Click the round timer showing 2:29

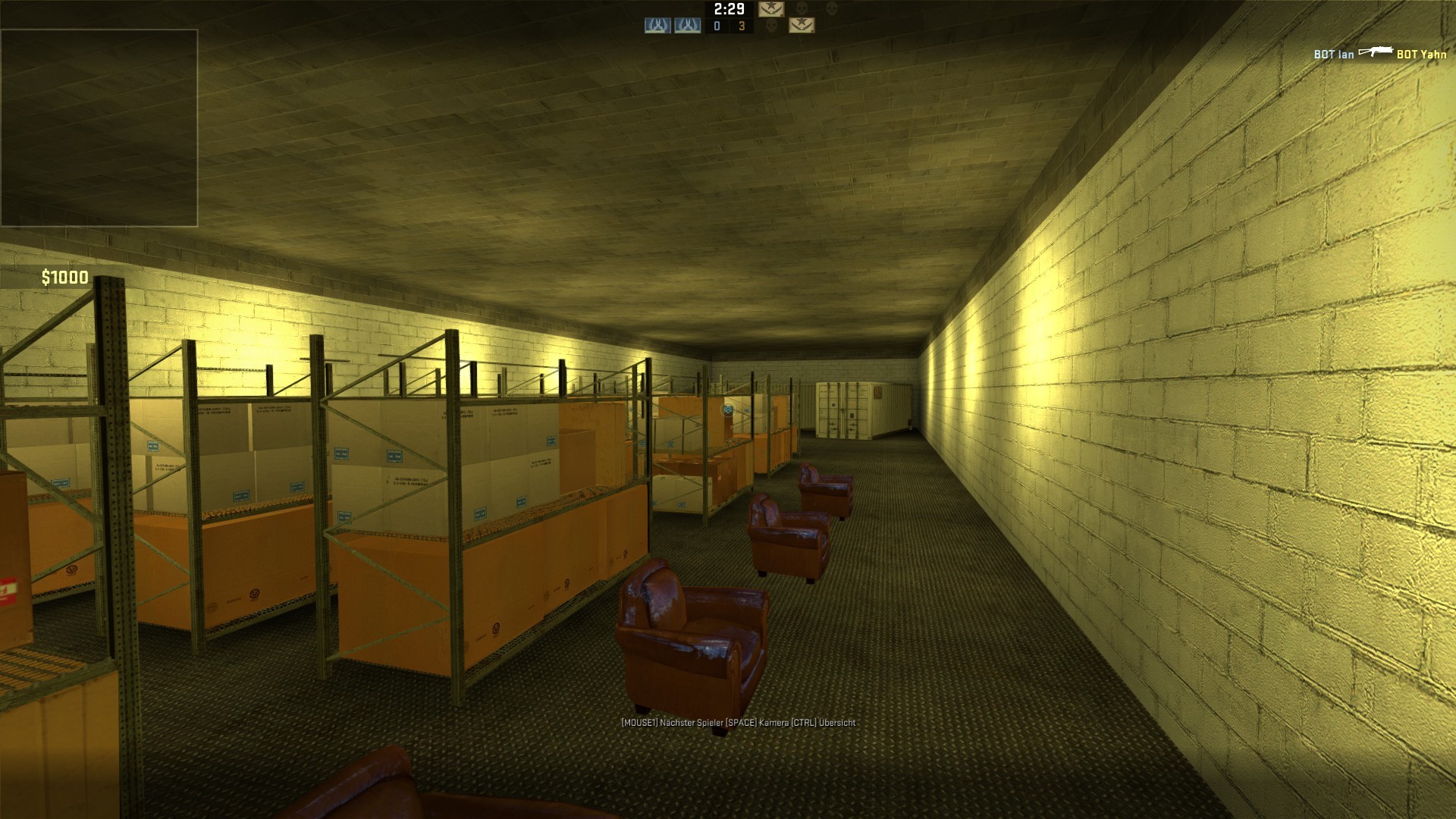click(729, 9)
